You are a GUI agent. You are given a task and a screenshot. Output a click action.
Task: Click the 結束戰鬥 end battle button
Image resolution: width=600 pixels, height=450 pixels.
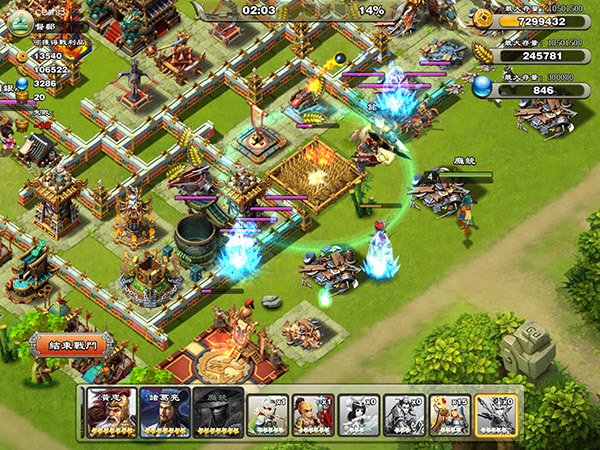[x=68, y=345]
